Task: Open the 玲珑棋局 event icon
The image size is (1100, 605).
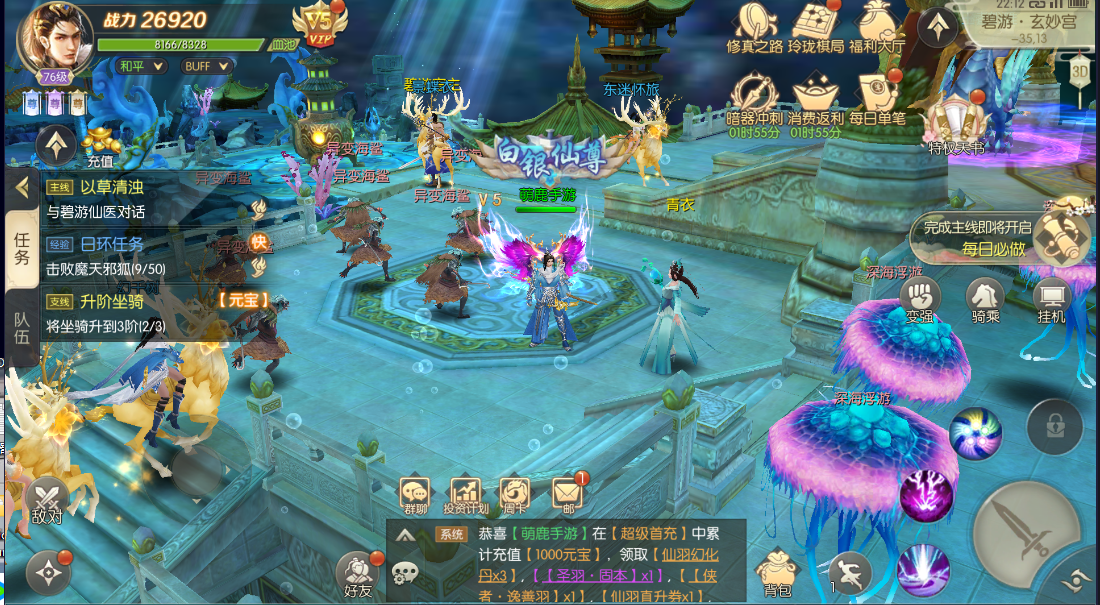Action: click(815, 25)
